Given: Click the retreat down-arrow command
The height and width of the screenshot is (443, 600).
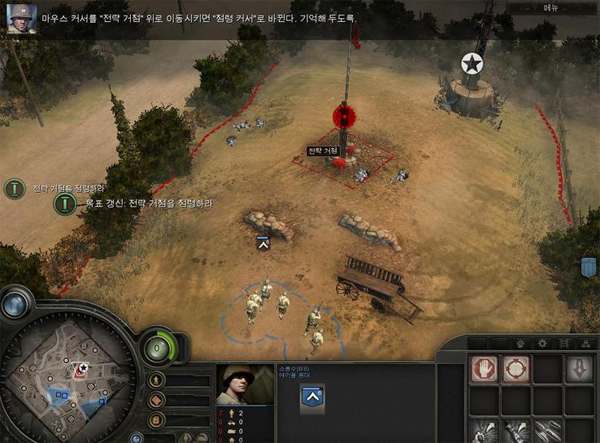Looking at the screenshot, I should coord(580,369).
